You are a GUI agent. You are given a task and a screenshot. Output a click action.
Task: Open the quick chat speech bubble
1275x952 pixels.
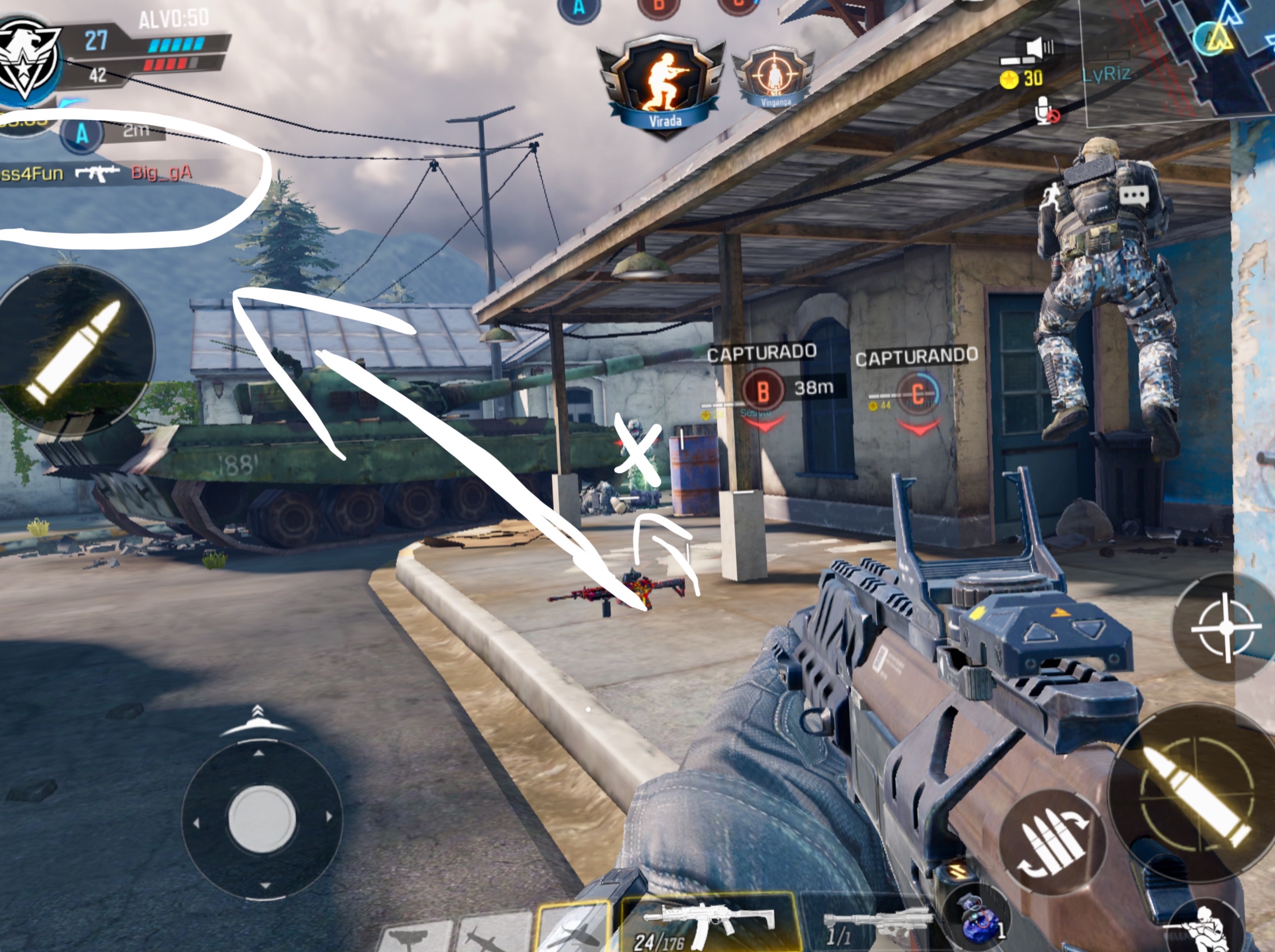[1133, 196]
